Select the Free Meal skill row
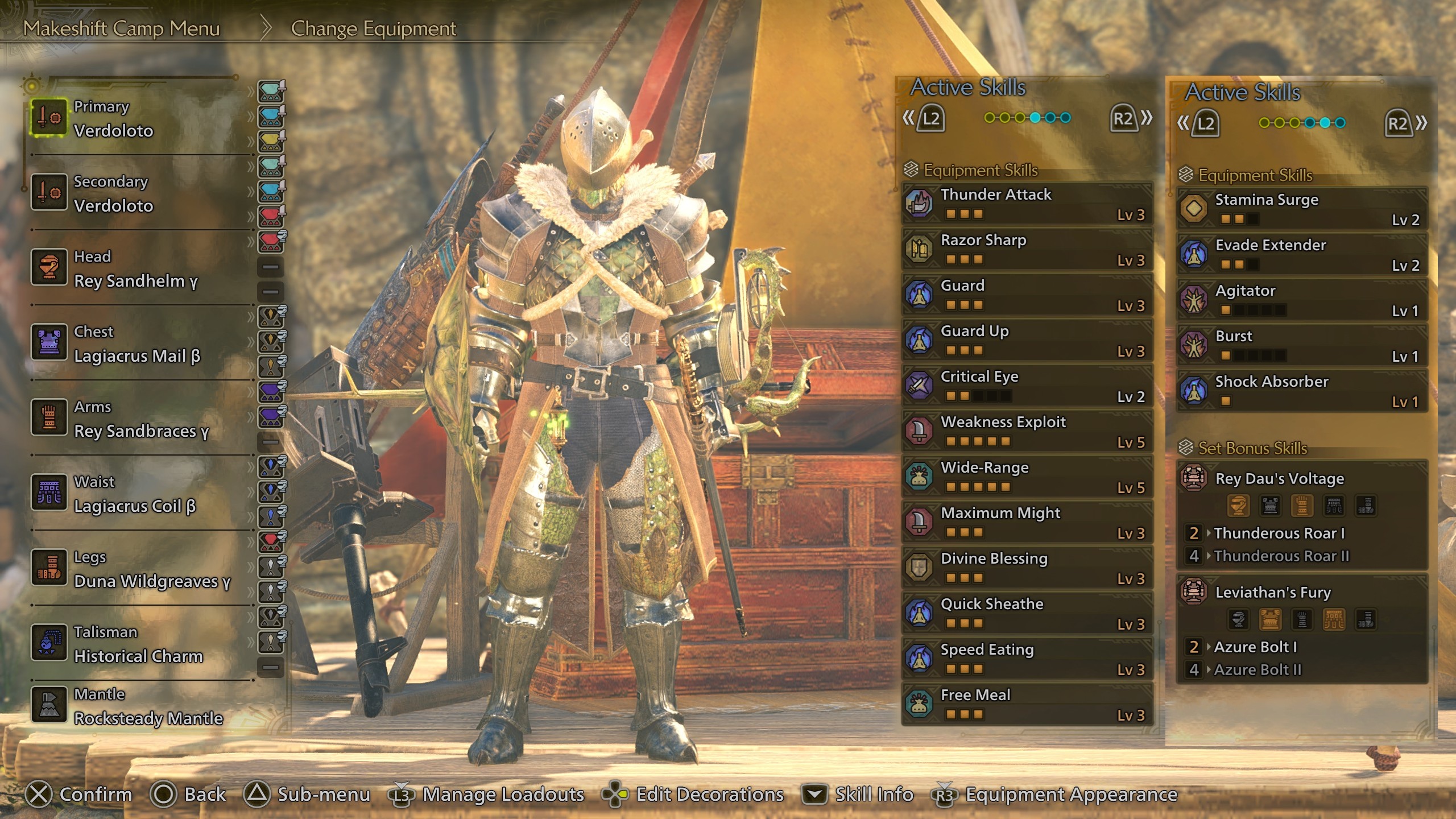 pos(1027,704)
